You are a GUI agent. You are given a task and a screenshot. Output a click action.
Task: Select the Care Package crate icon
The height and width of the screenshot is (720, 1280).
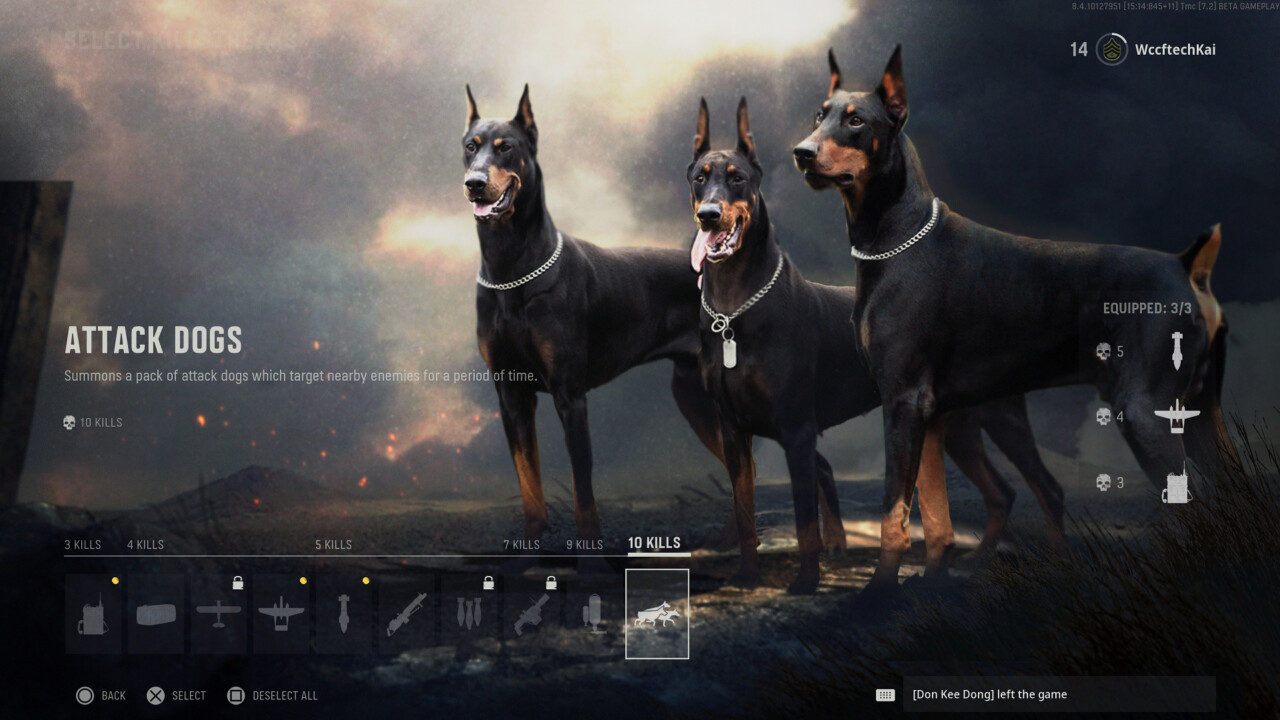155,613
